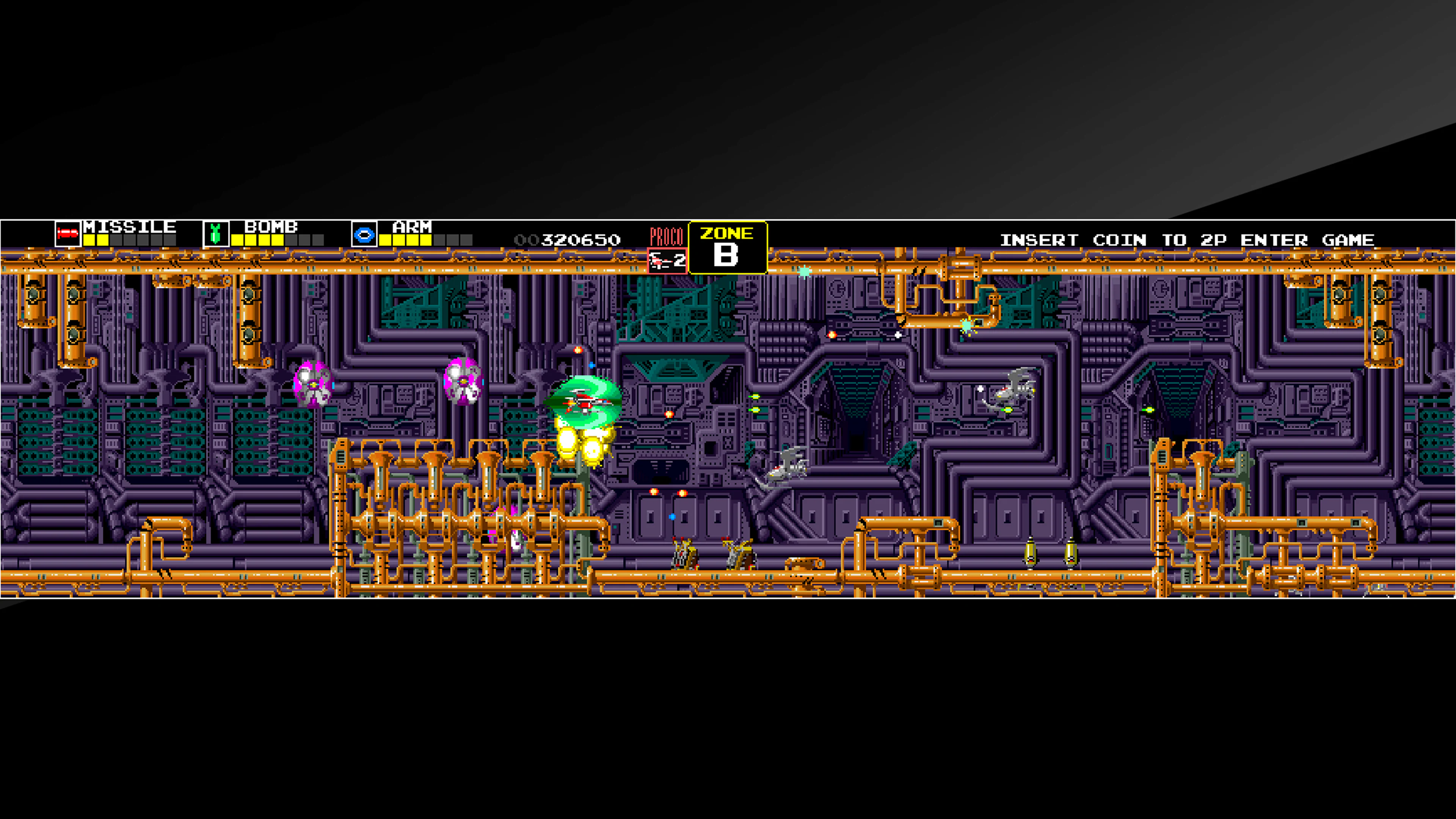
Task: Open the PROCO player status box
Action: click(667, 261)
